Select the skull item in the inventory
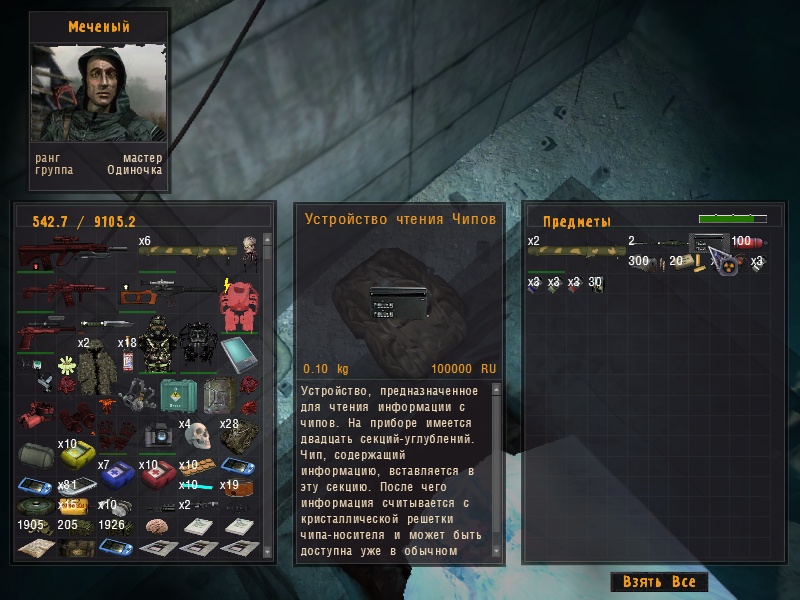Screen dimensions: 800x600 pos(196,436)
